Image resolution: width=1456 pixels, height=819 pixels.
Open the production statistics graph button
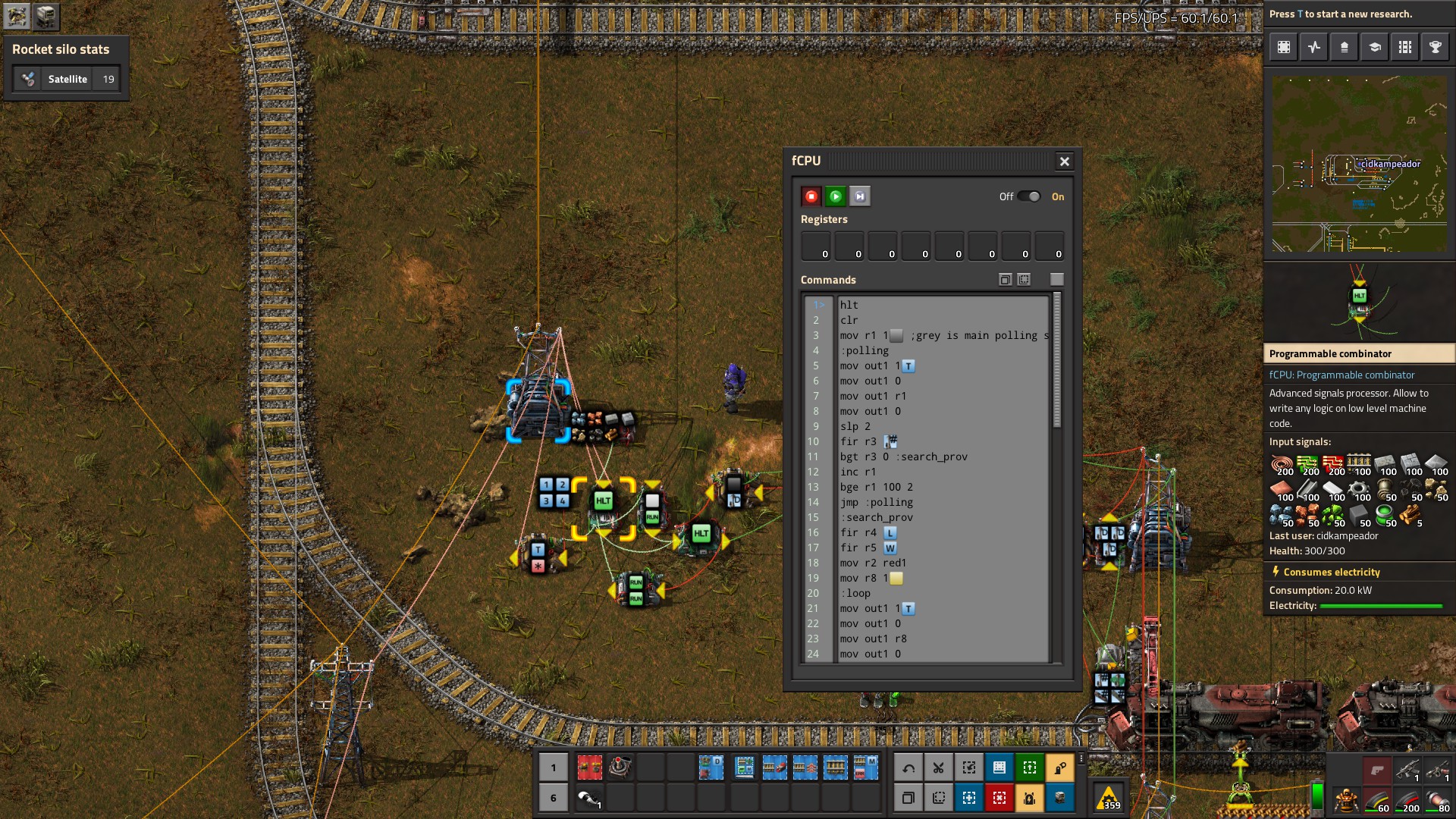(x=1314, y=47)
